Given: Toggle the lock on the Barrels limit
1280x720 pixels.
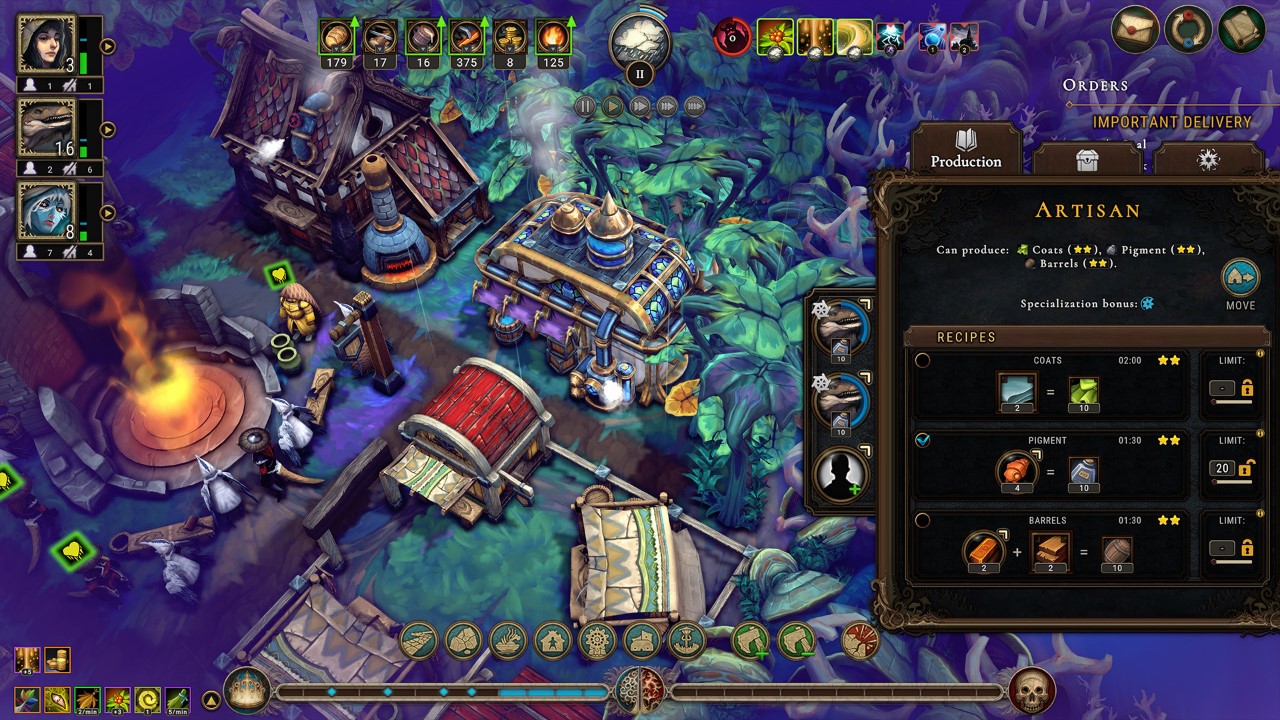Looking at the screenshot, I should [1248, 548].
